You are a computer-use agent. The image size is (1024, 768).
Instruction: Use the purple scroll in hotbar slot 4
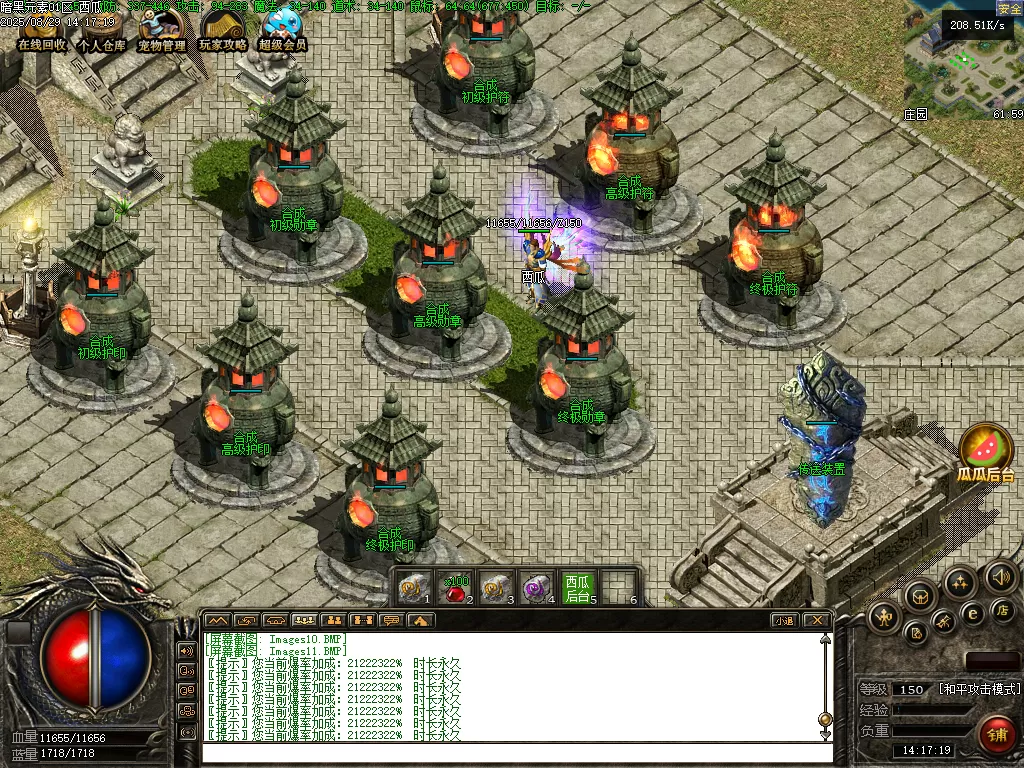click(x=537, y=588)
